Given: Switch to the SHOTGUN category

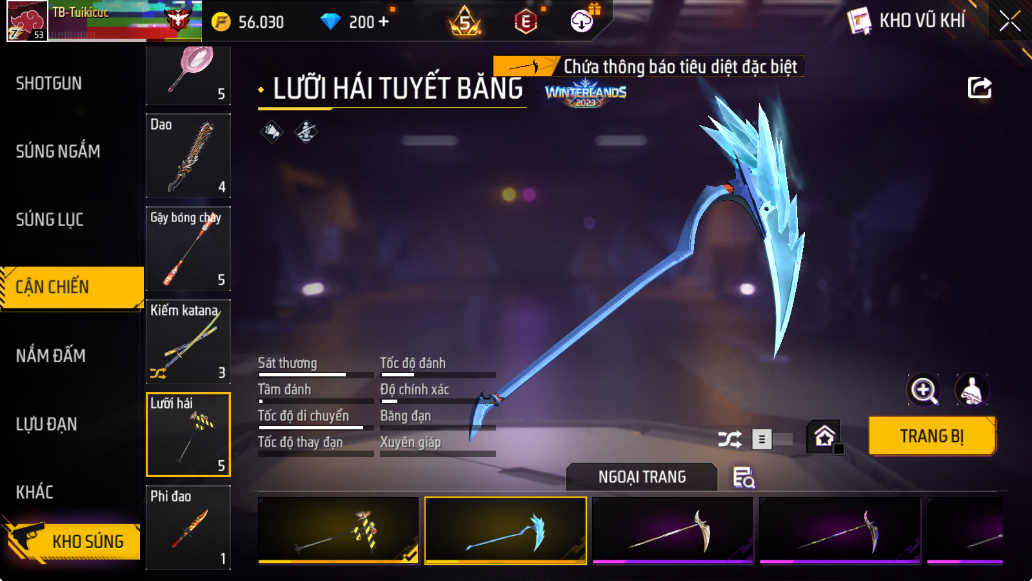Looking at the screenshot, I should coord(50,83).
